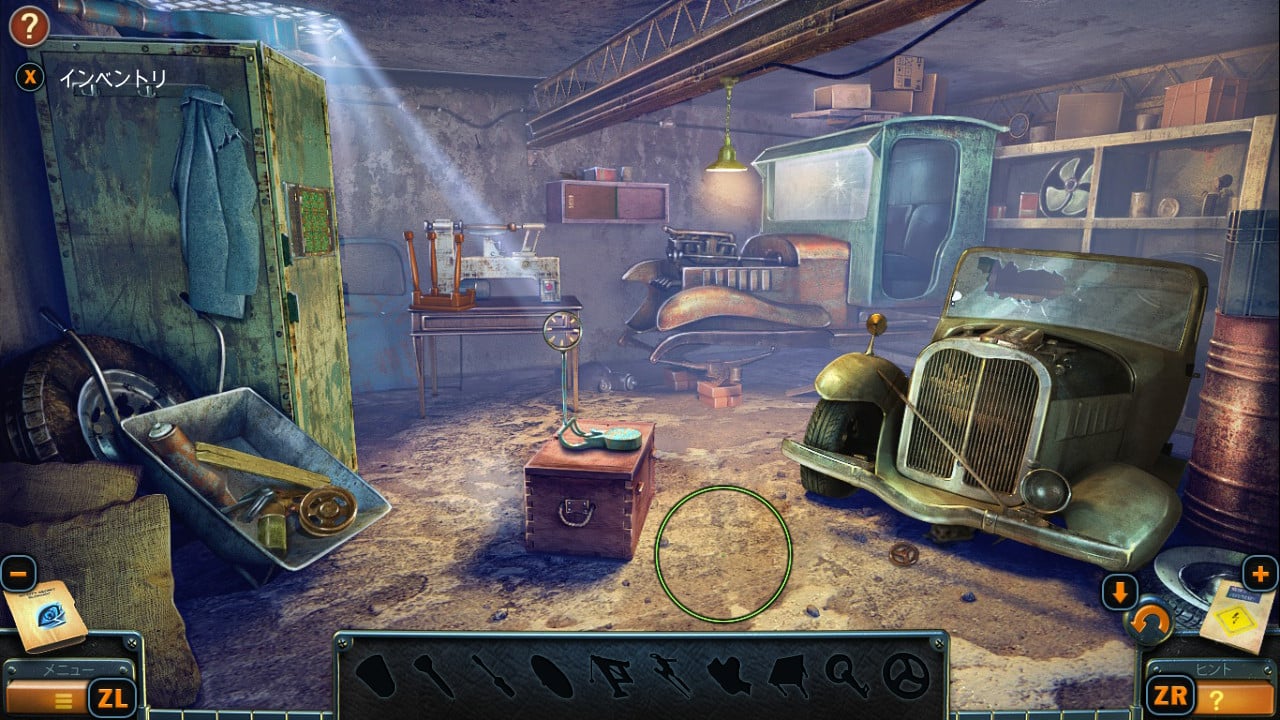Open help via the question mark circle
1280x720 pixels.
[x=29, y=27]
